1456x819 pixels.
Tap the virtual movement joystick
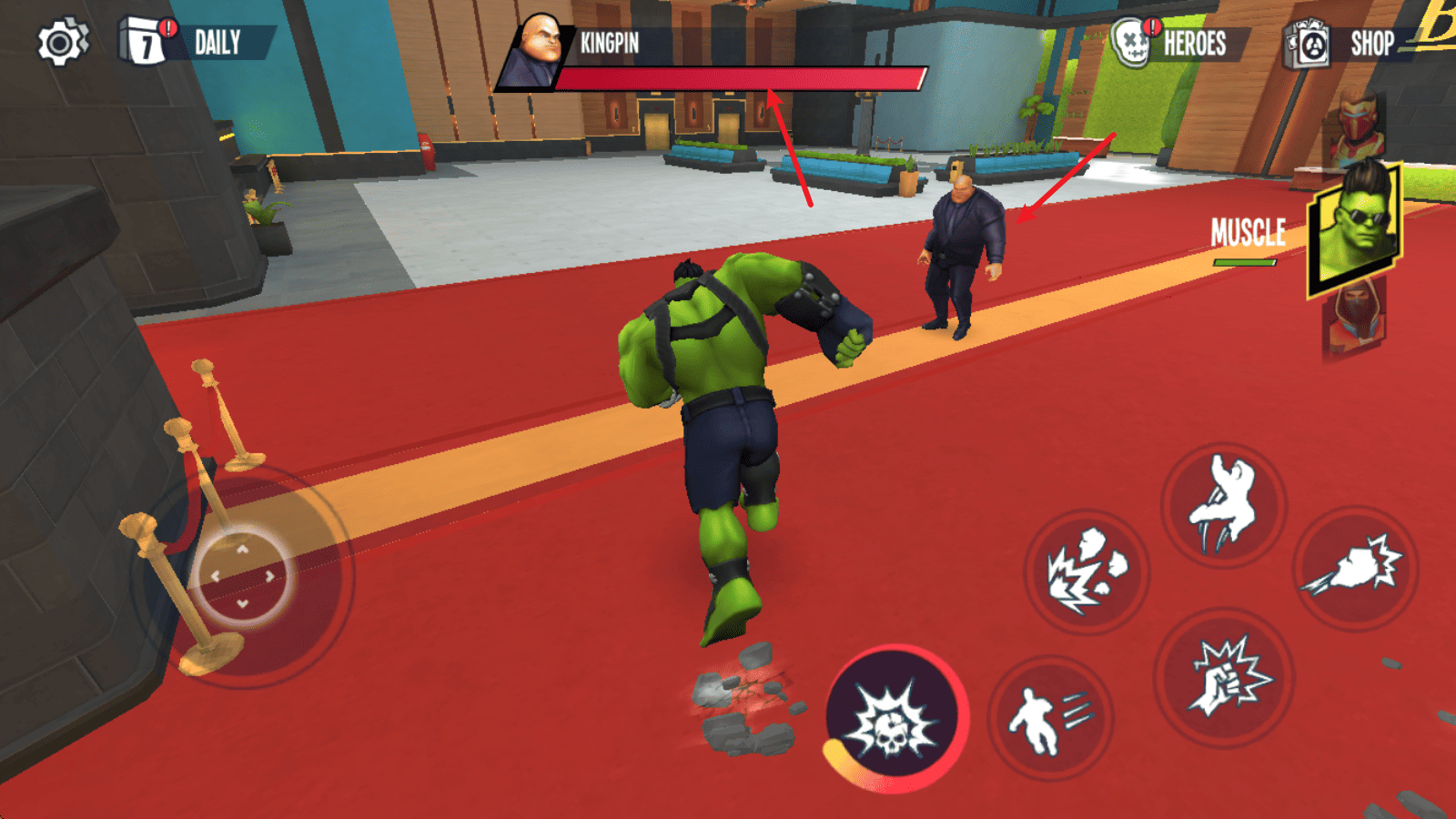(x=243, y=577)
